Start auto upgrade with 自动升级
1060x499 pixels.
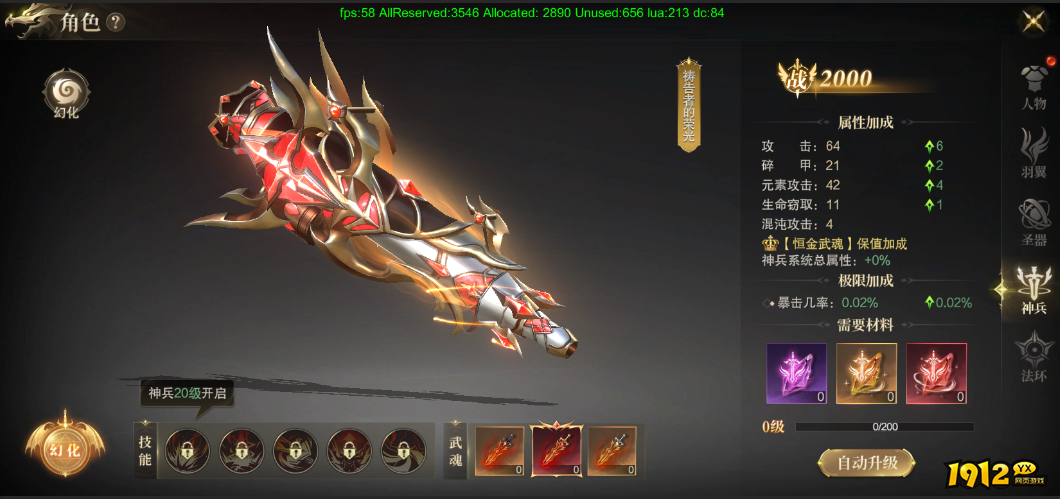(865, 463)
